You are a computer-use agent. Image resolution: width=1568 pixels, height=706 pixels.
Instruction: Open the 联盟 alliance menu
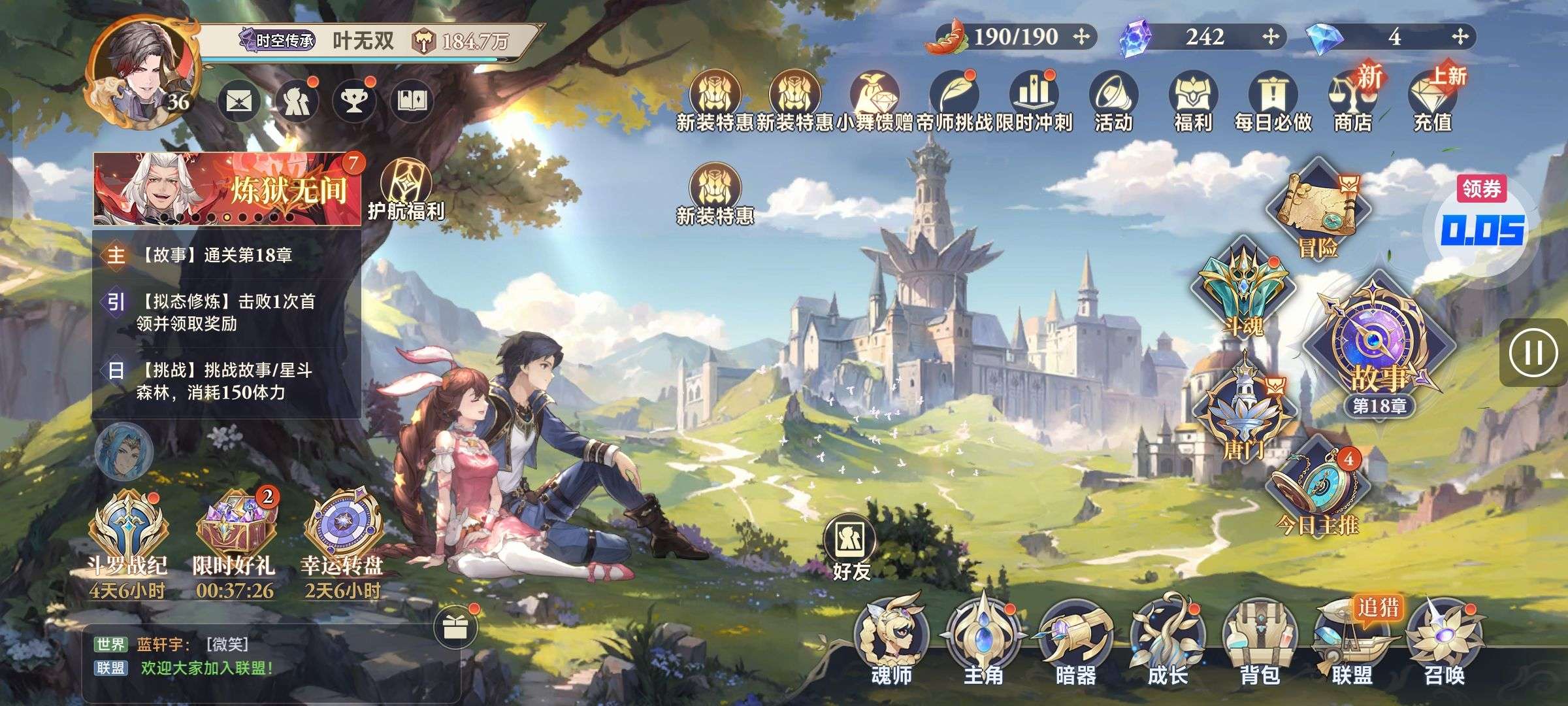tap(1351, 641)
